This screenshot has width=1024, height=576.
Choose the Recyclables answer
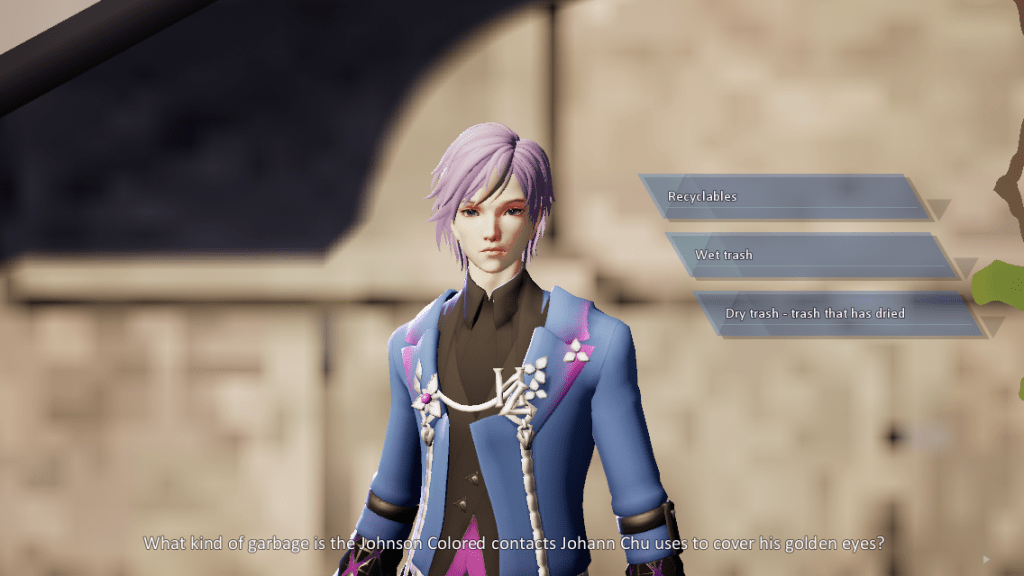pos(784,197)
